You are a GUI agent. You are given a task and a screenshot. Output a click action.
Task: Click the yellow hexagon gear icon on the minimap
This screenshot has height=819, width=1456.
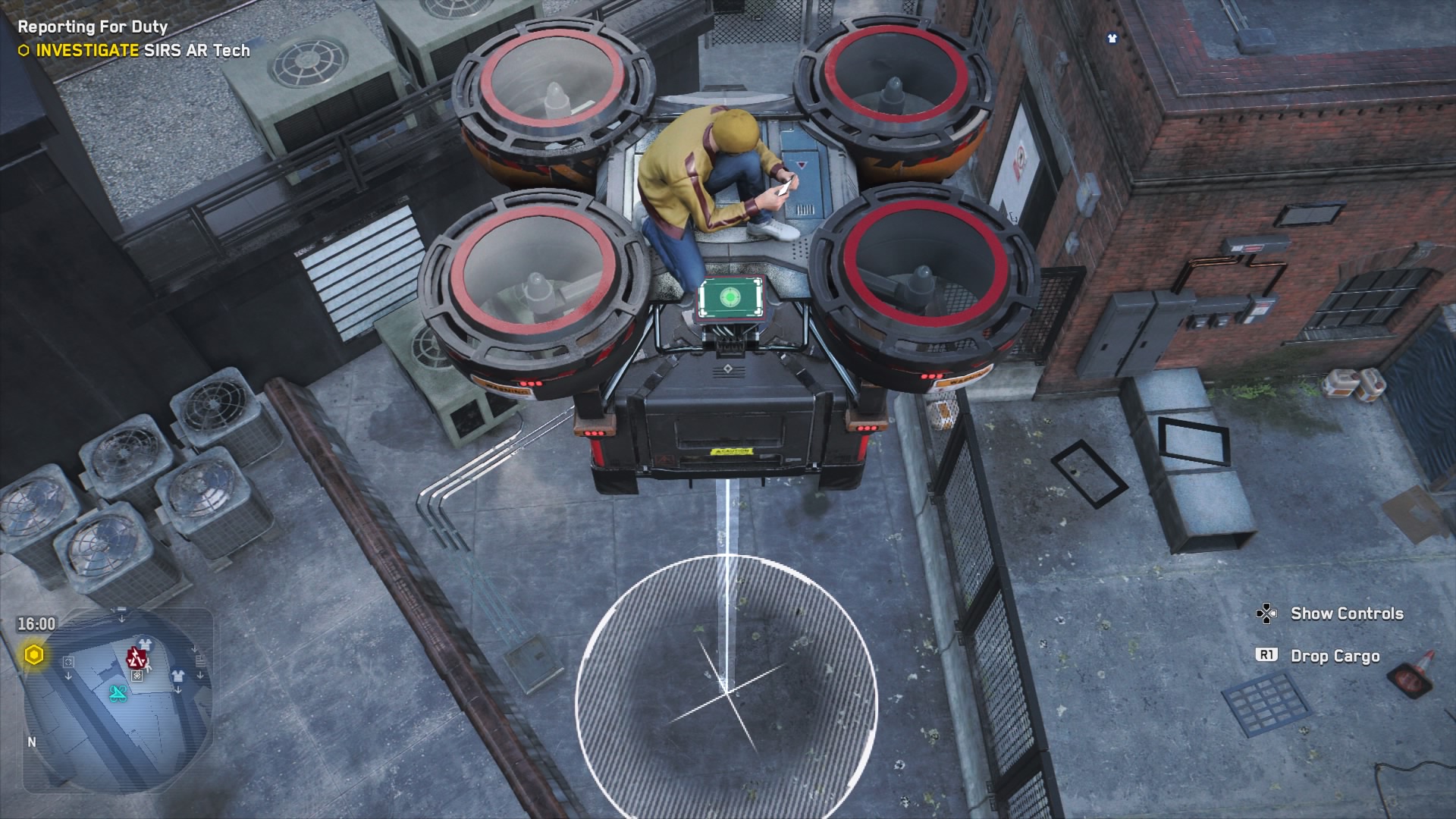click(x=34, y=654)
